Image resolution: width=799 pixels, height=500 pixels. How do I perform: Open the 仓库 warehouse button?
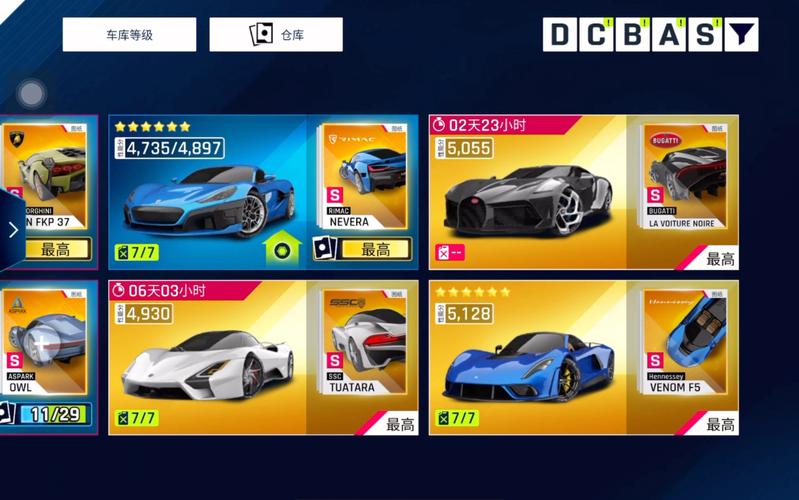point(276,35)
